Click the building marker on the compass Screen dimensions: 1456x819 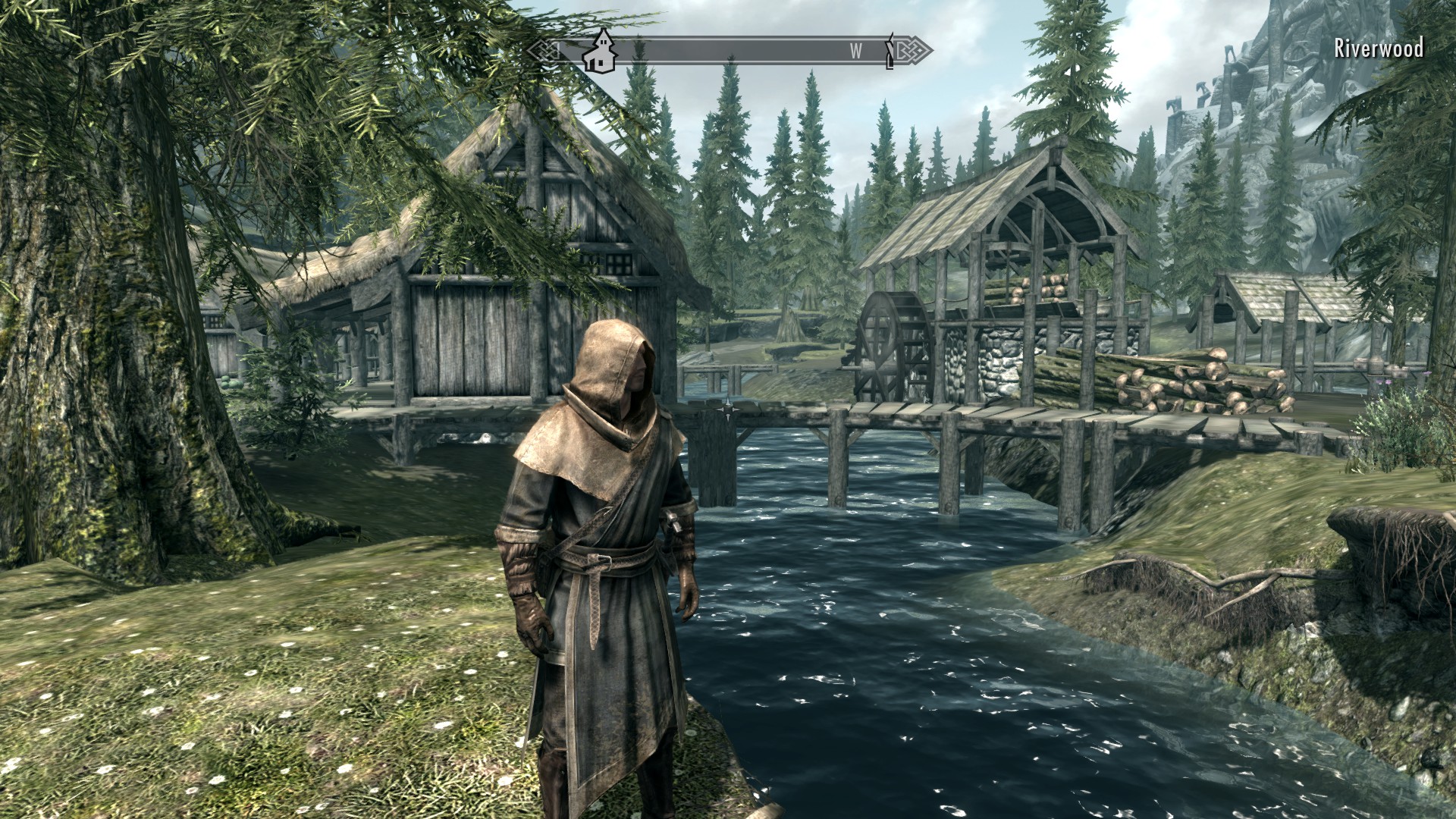click(x=600, y=51)
